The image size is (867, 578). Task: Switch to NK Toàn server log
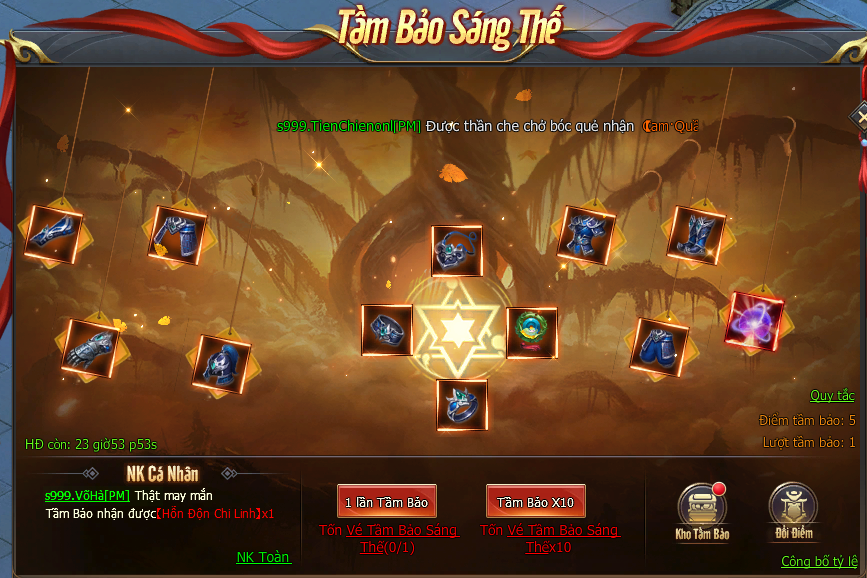click(x=262, y=557)
